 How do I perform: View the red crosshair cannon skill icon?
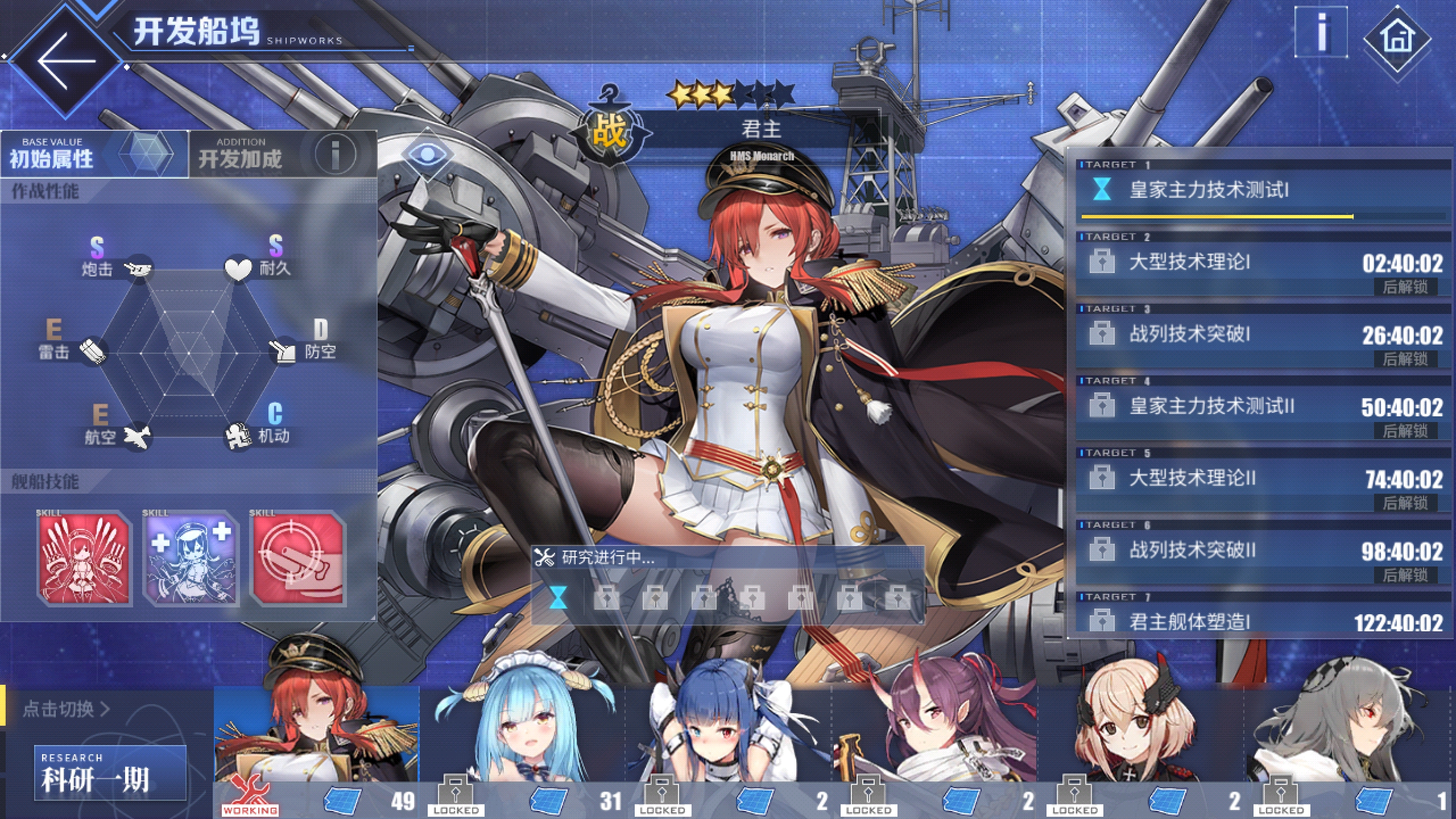tap(297, 559)
